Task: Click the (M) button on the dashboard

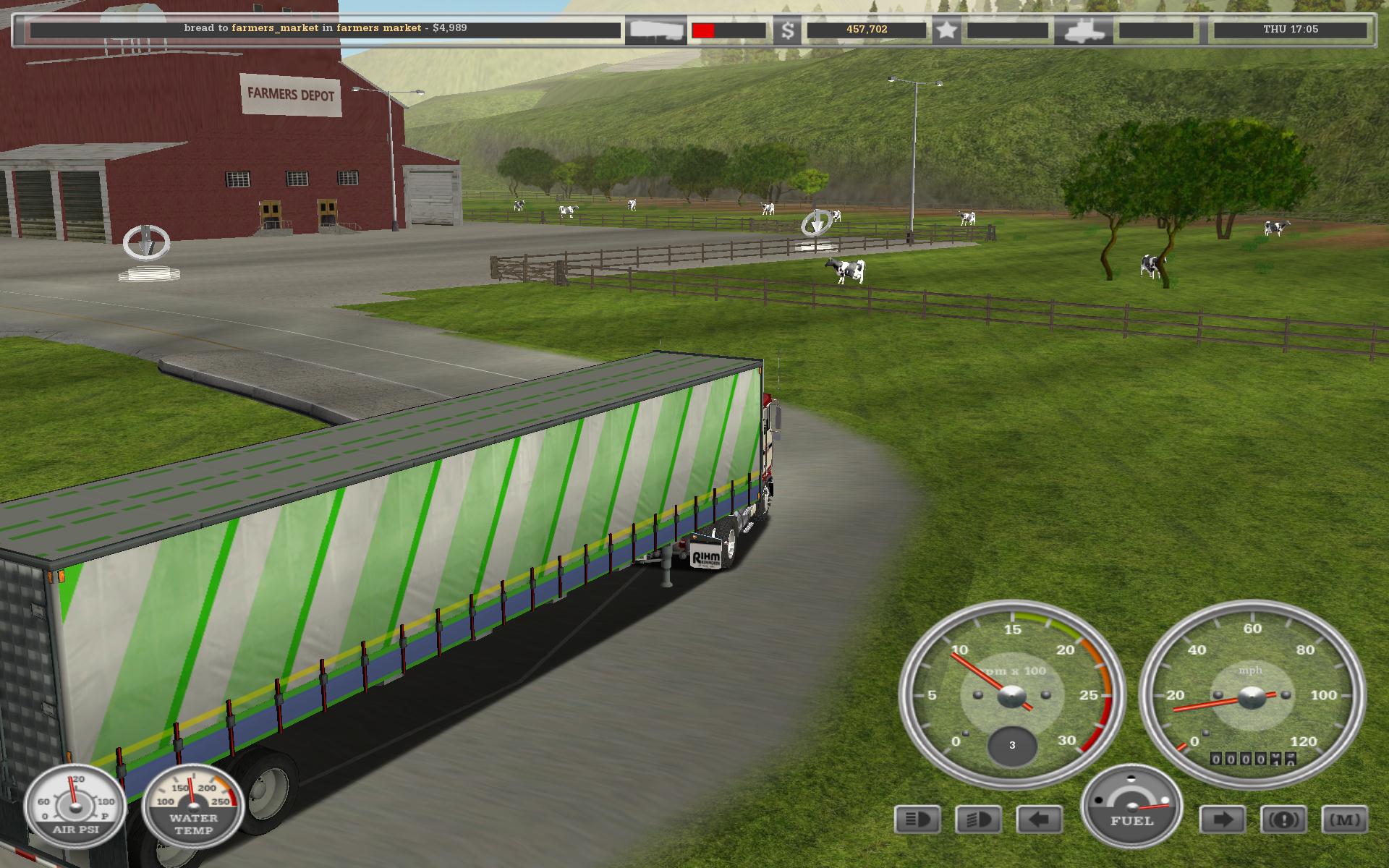Action: pos(1345,820)
